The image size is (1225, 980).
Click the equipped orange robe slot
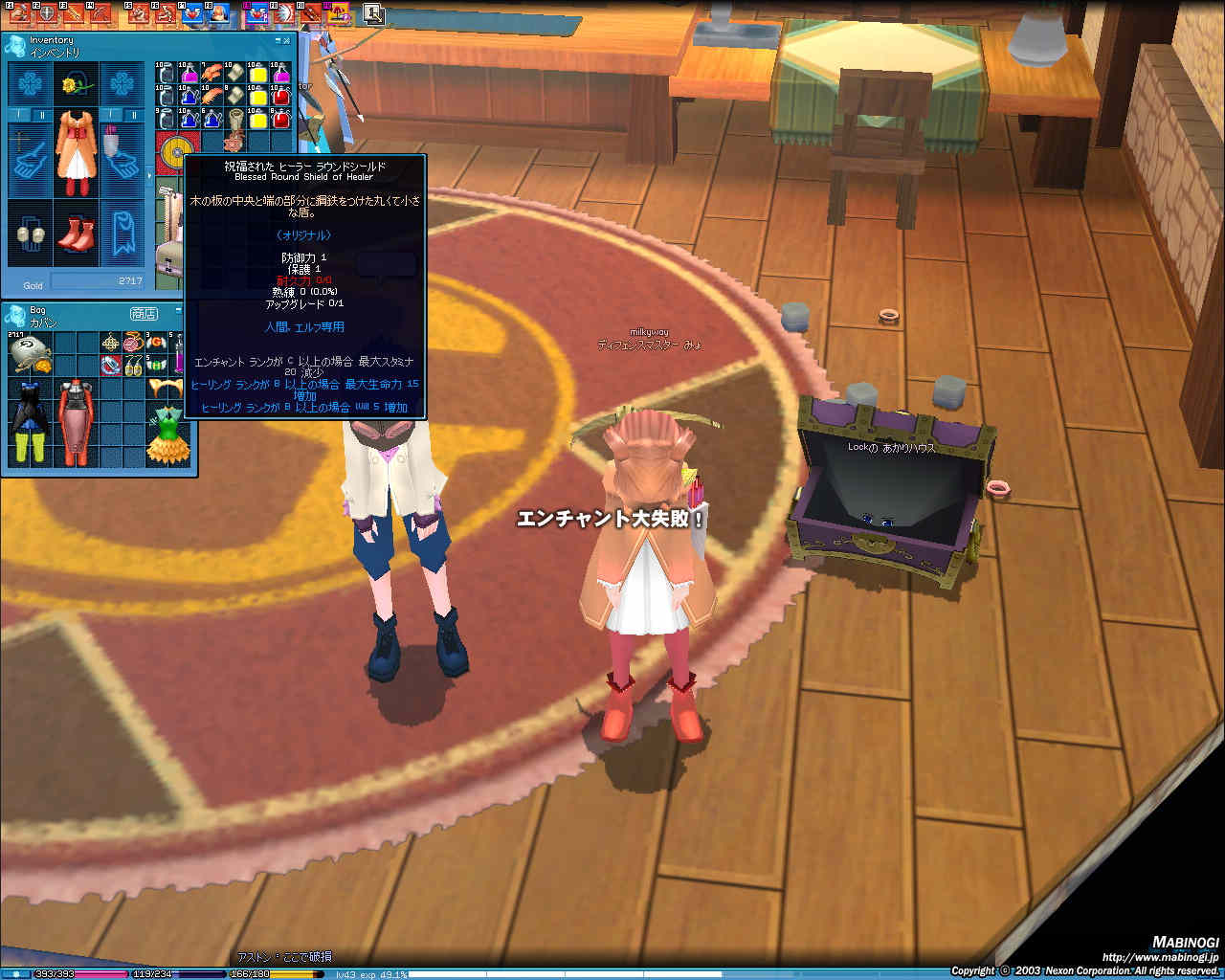(x=76, y=153)
